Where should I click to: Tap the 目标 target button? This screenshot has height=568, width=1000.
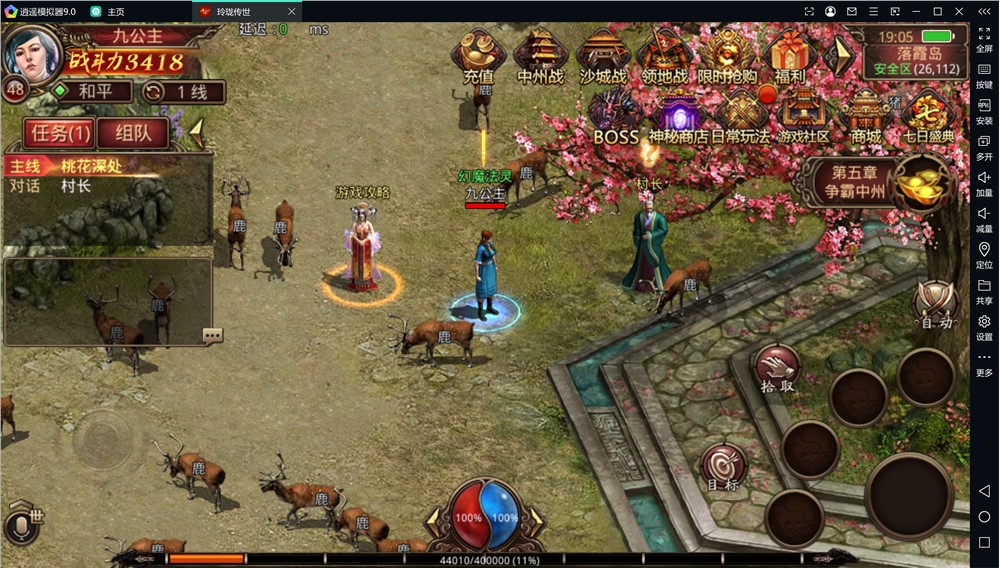723,467
